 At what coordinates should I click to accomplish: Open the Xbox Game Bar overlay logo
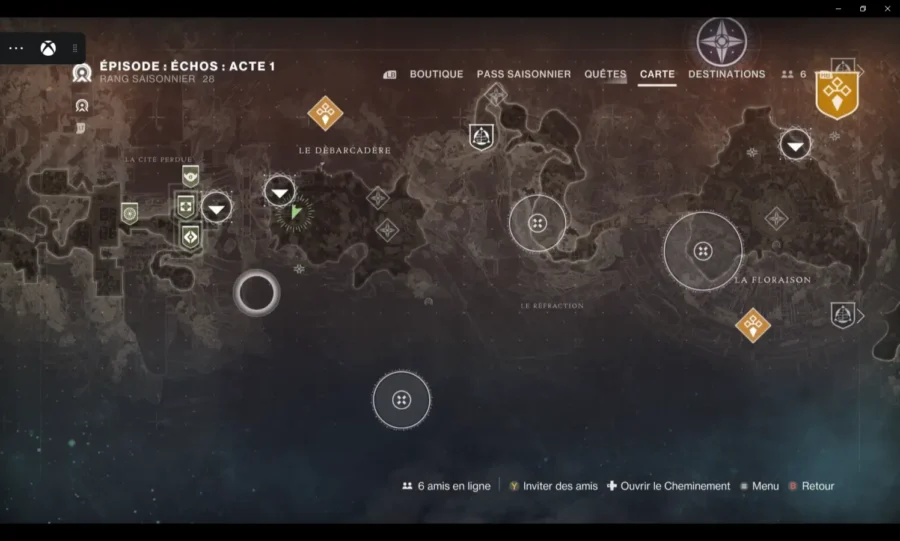pos(48,48)
